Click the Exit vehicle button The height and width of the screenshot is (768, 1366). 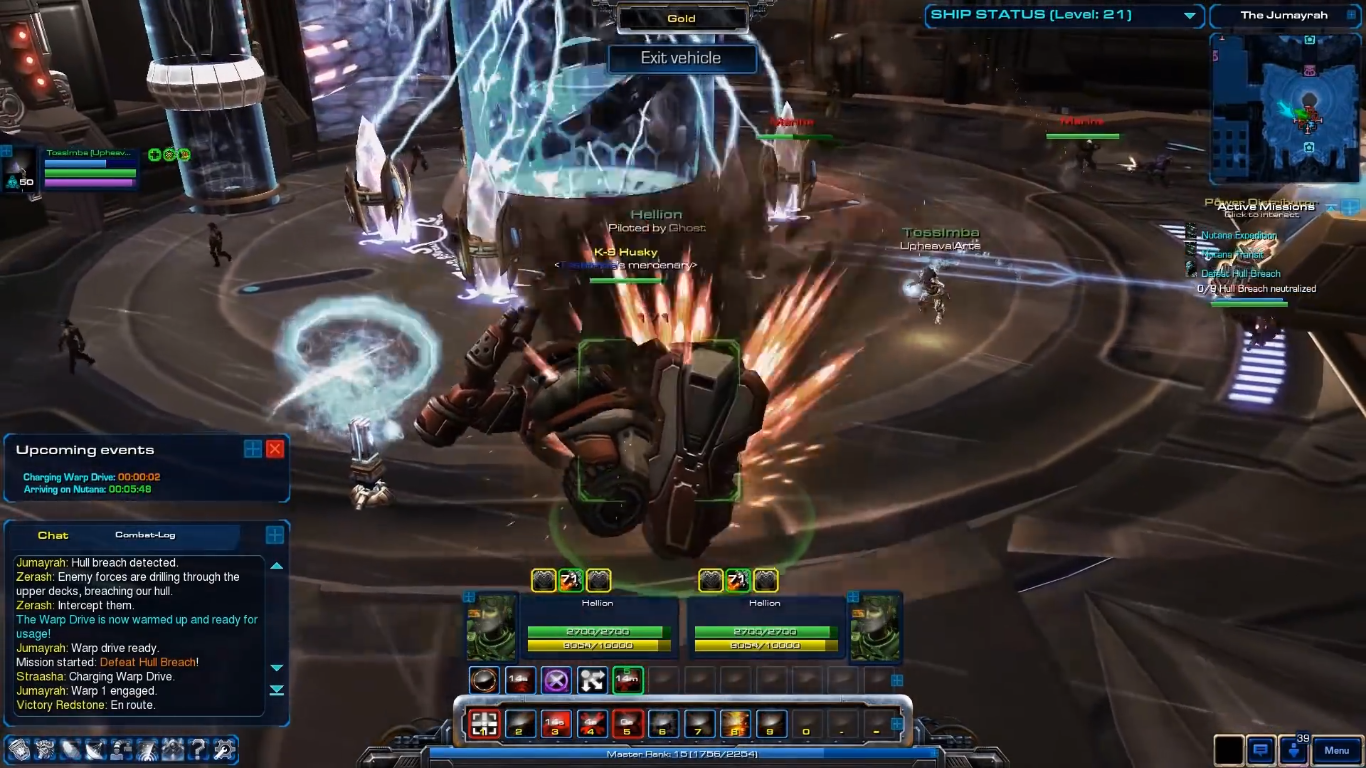click(680, 58)
